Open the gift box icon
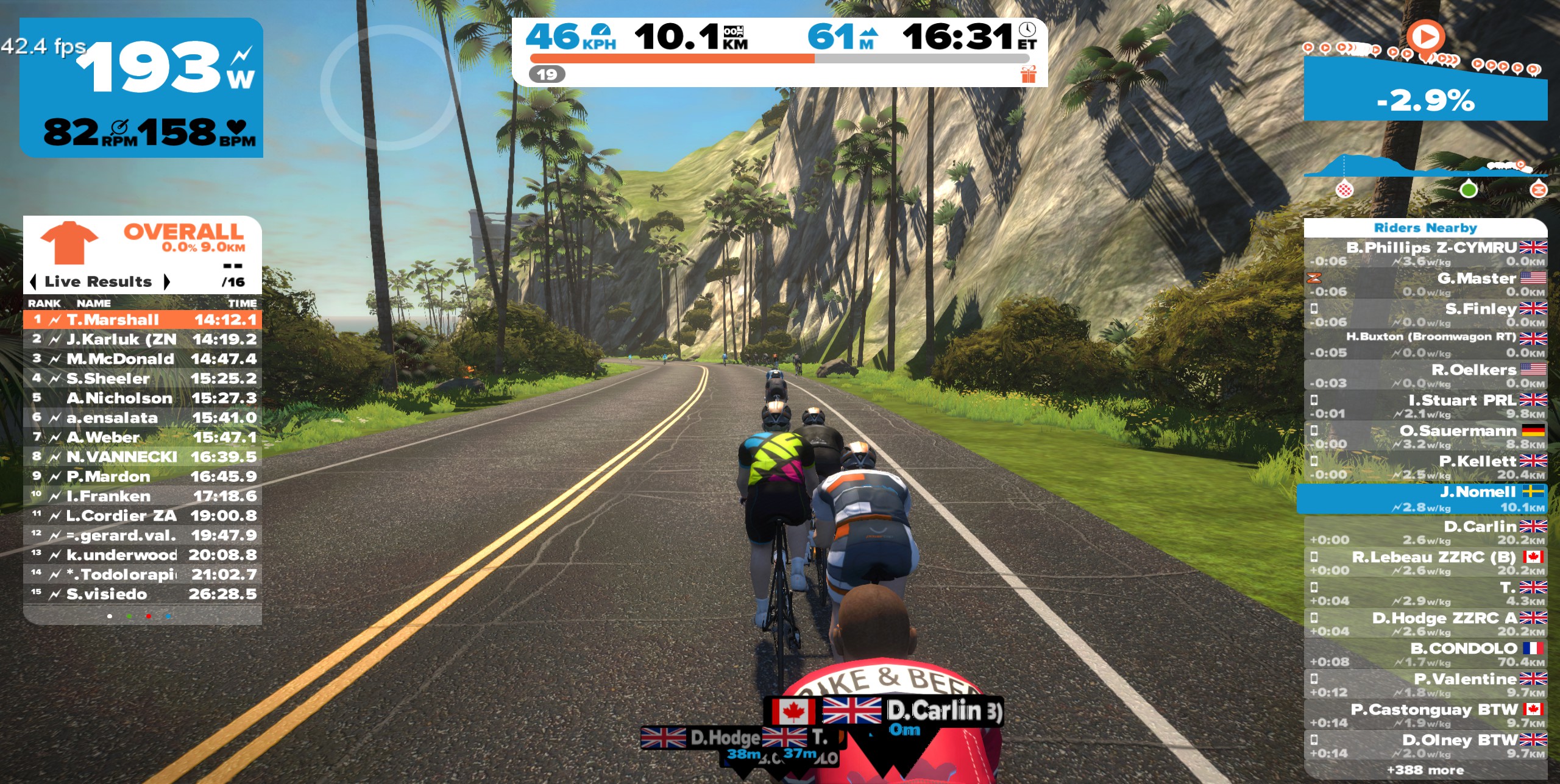Screen dimensions: 1560x784 coord(1028,74)
